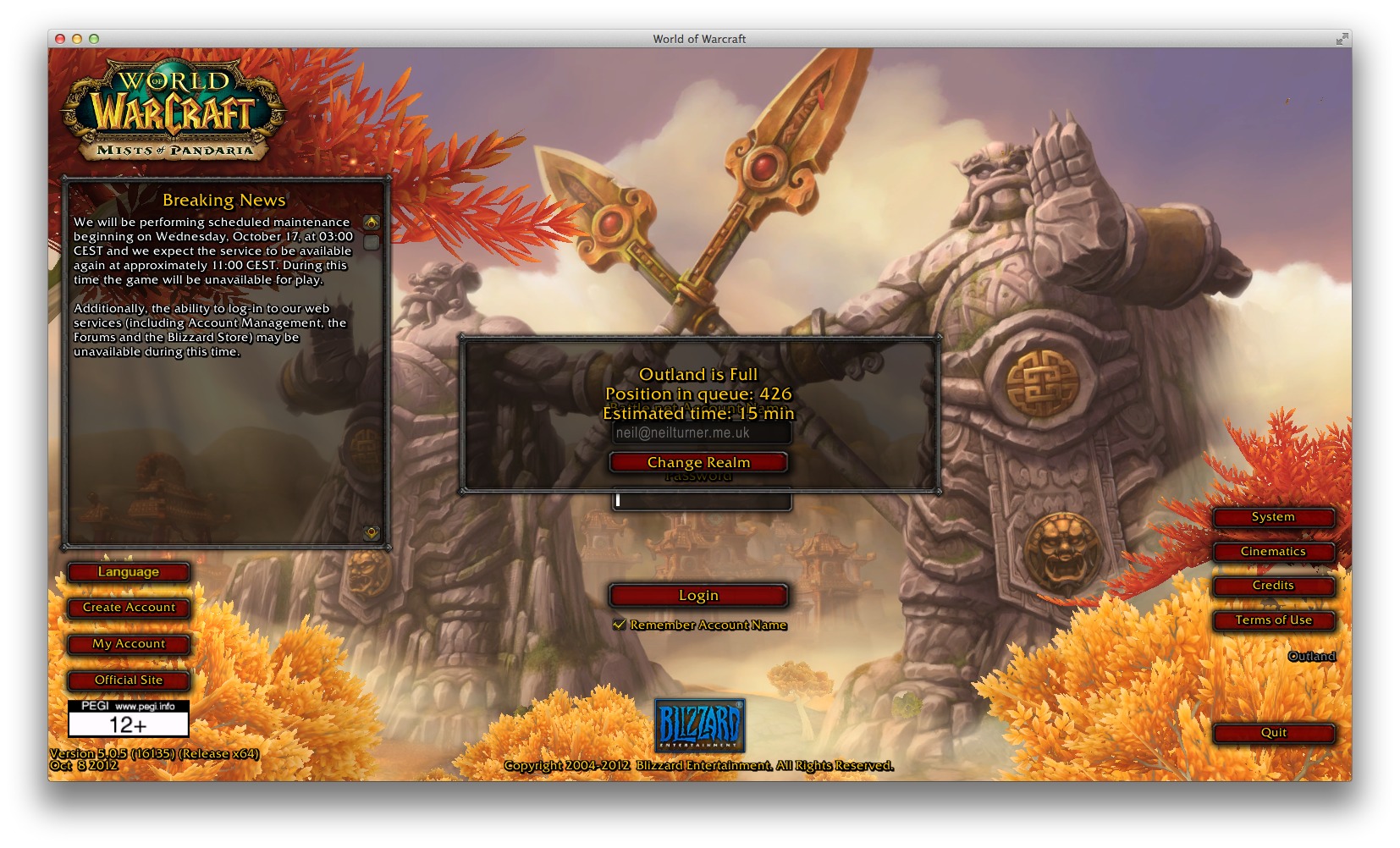Viewport: 1400px width, 848px height.
Task: Open the Language settings
Action: tap(129, 572)
